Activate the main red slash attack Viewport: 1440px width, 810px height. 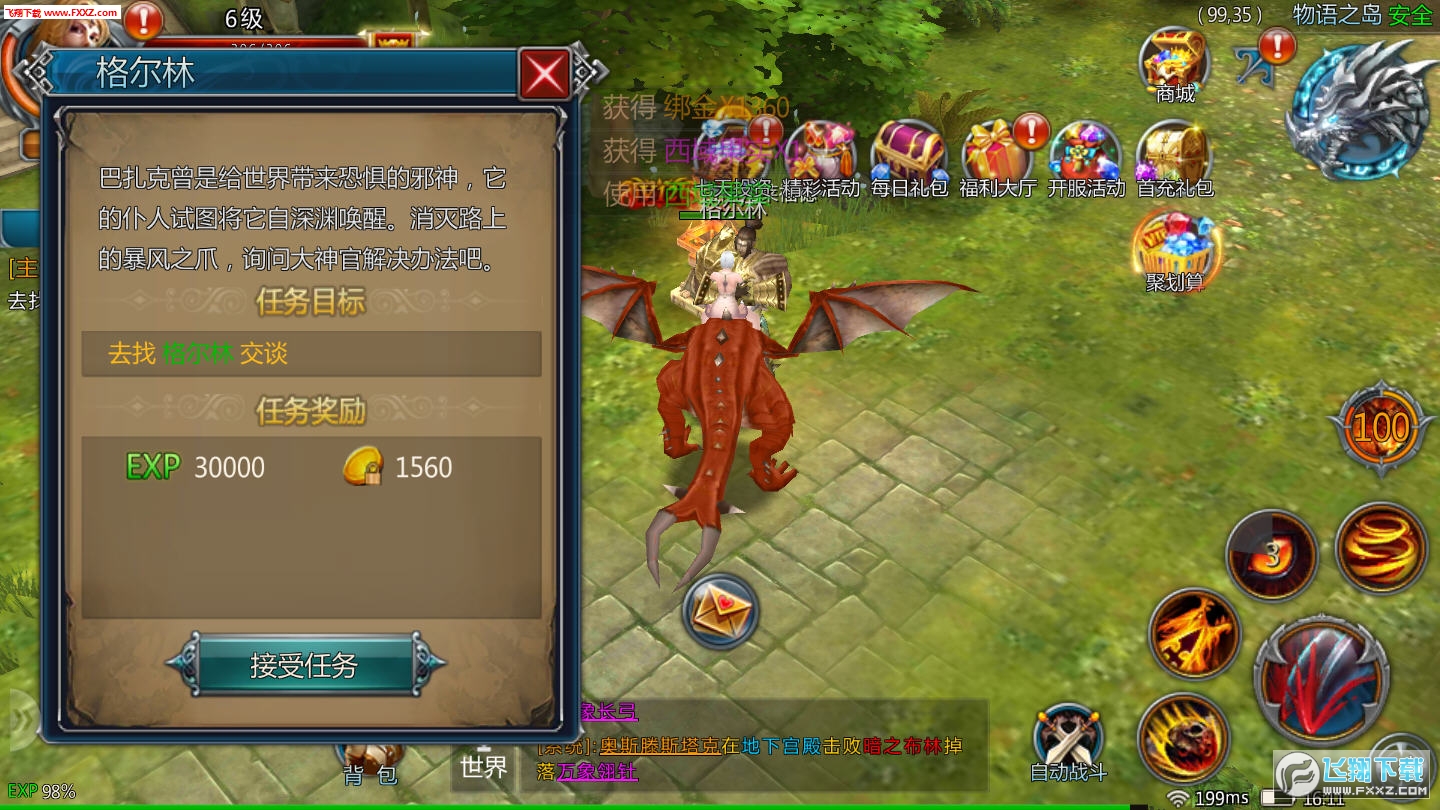(1320, 680)
